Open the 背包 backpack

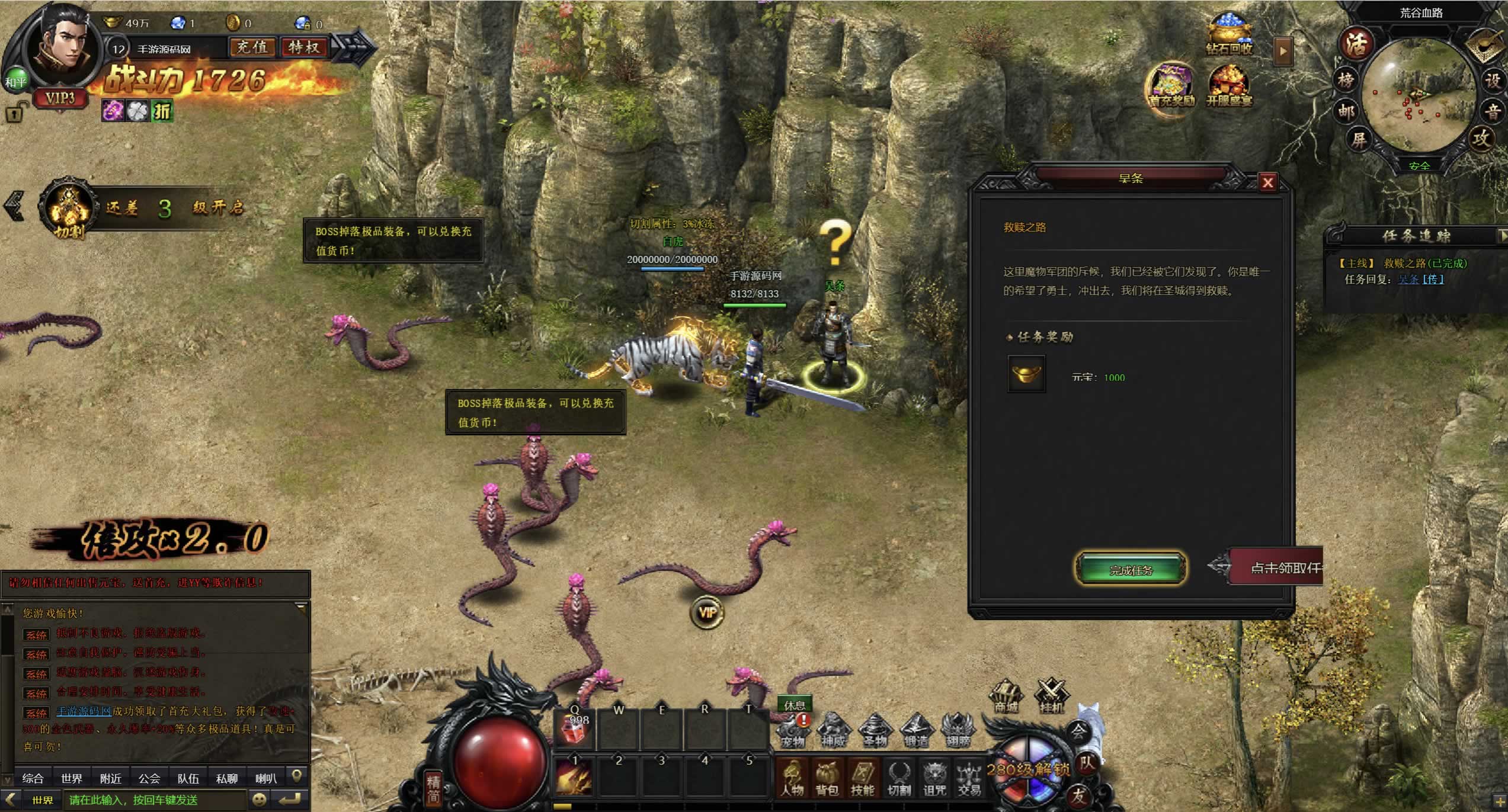coord(827,778)
